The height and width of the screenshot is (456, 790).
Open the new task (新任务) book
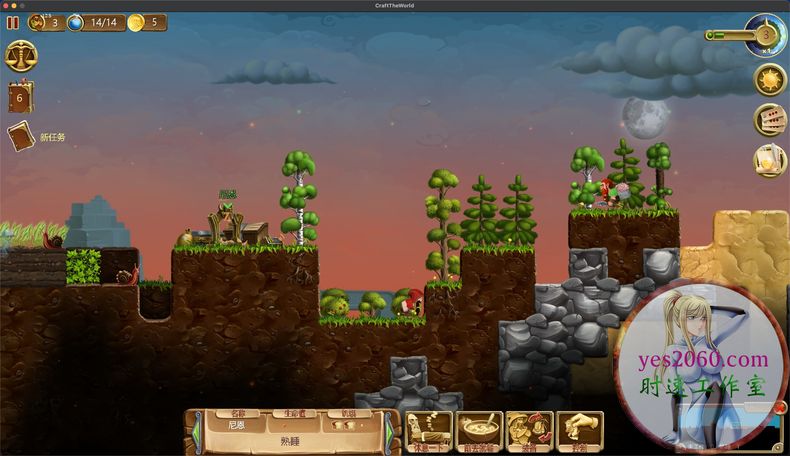(x=22, y=136)
